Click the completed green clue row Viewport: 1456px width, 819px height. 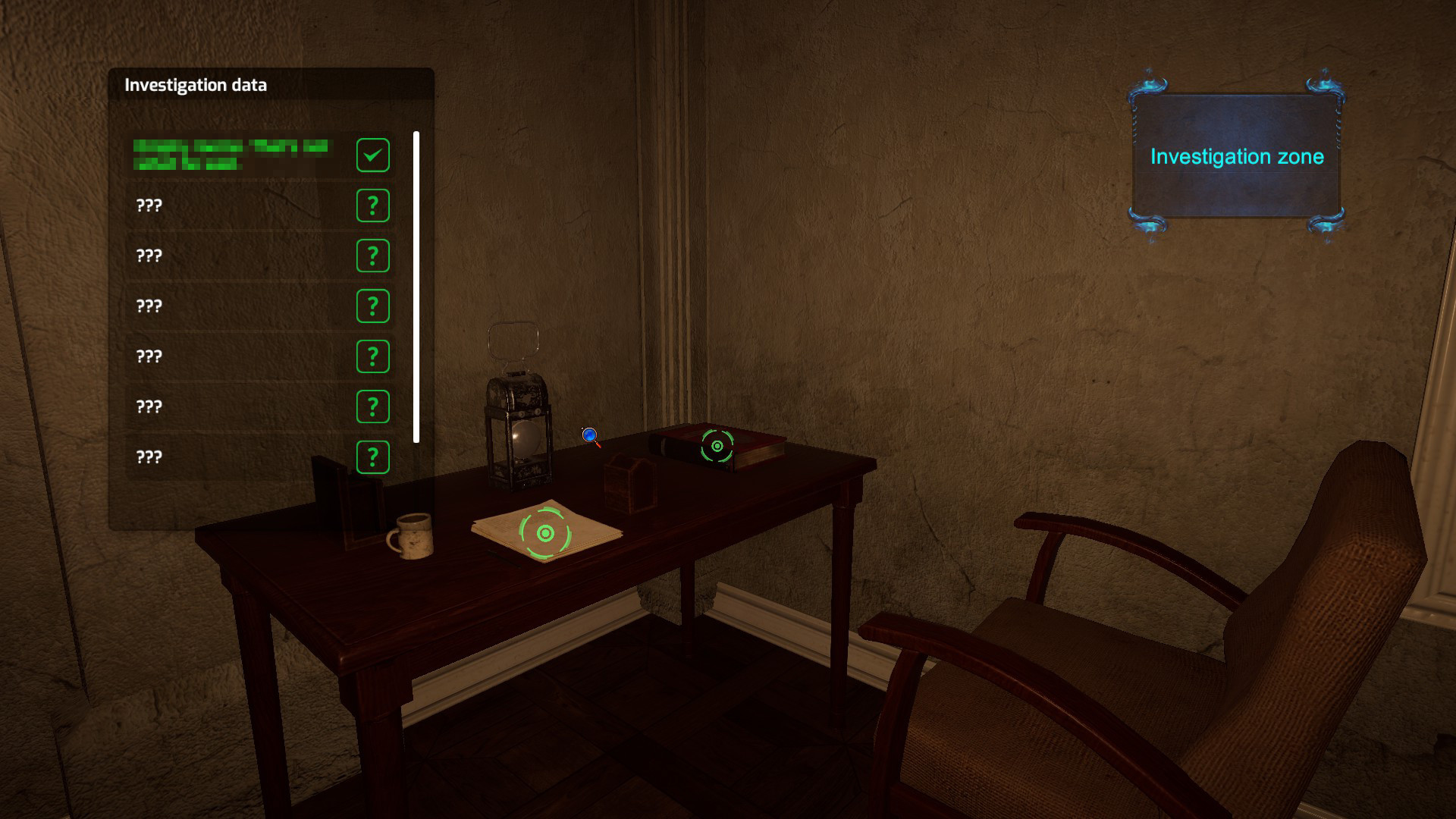(x=235, y=155)
